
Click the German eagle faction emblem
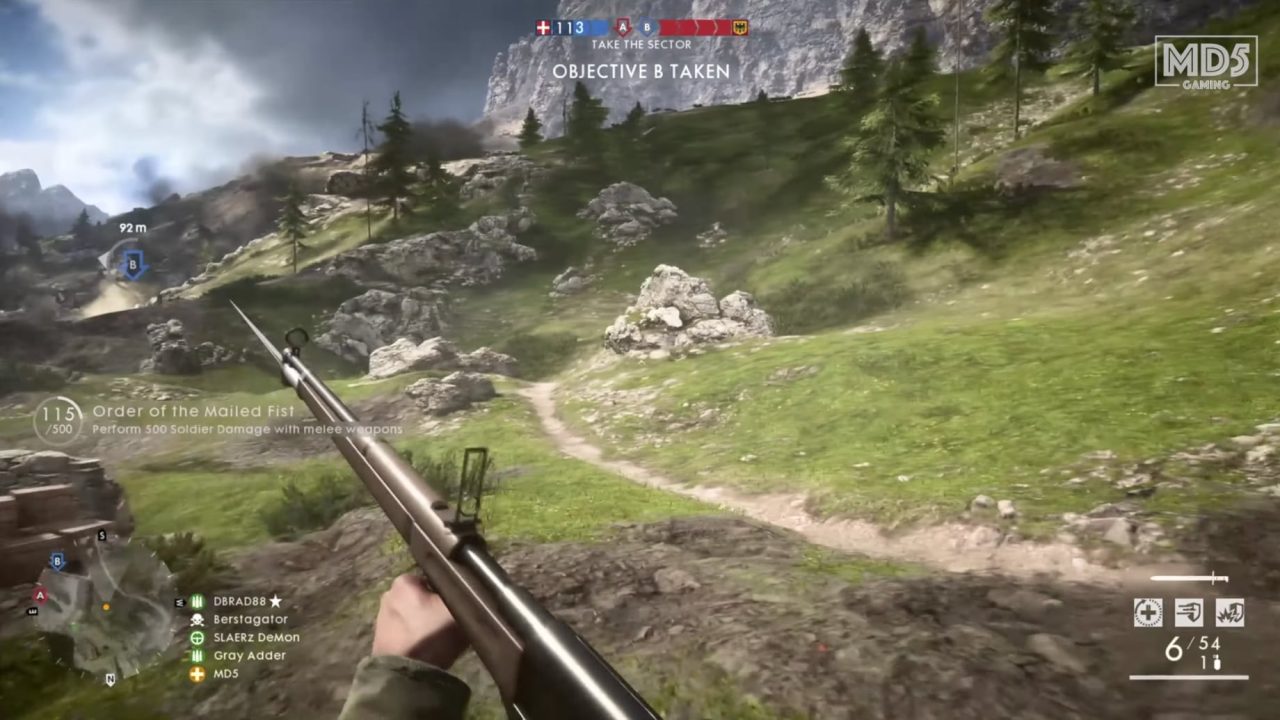point(741,27)
